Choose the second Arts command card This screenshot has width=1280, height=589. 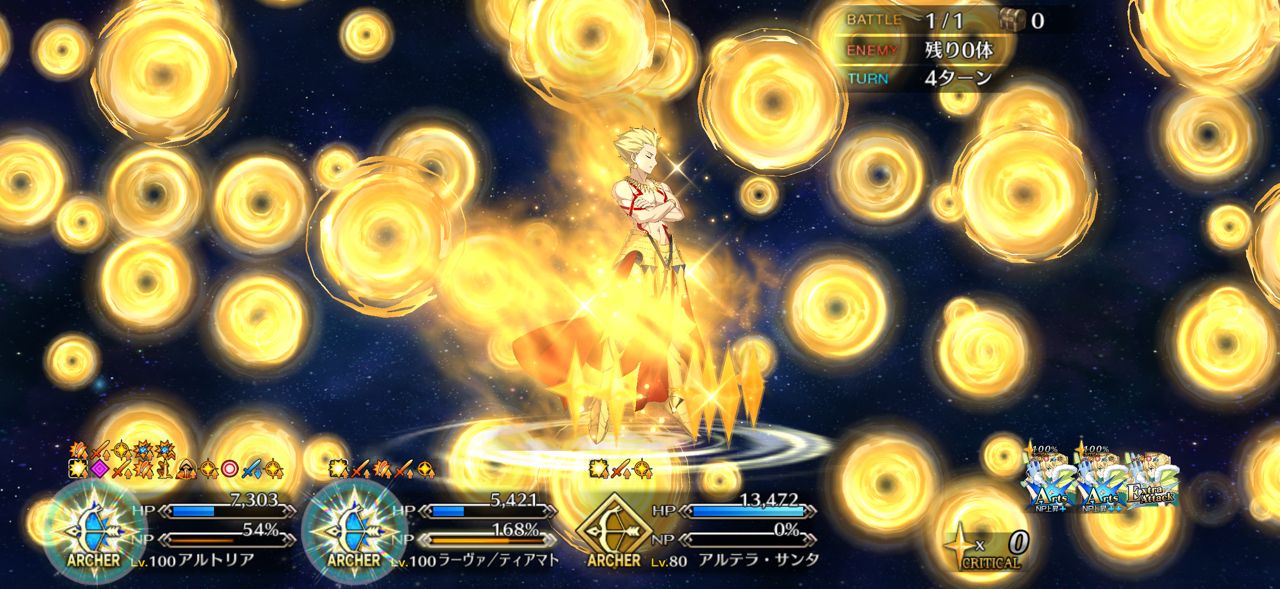click(1100, 480)
